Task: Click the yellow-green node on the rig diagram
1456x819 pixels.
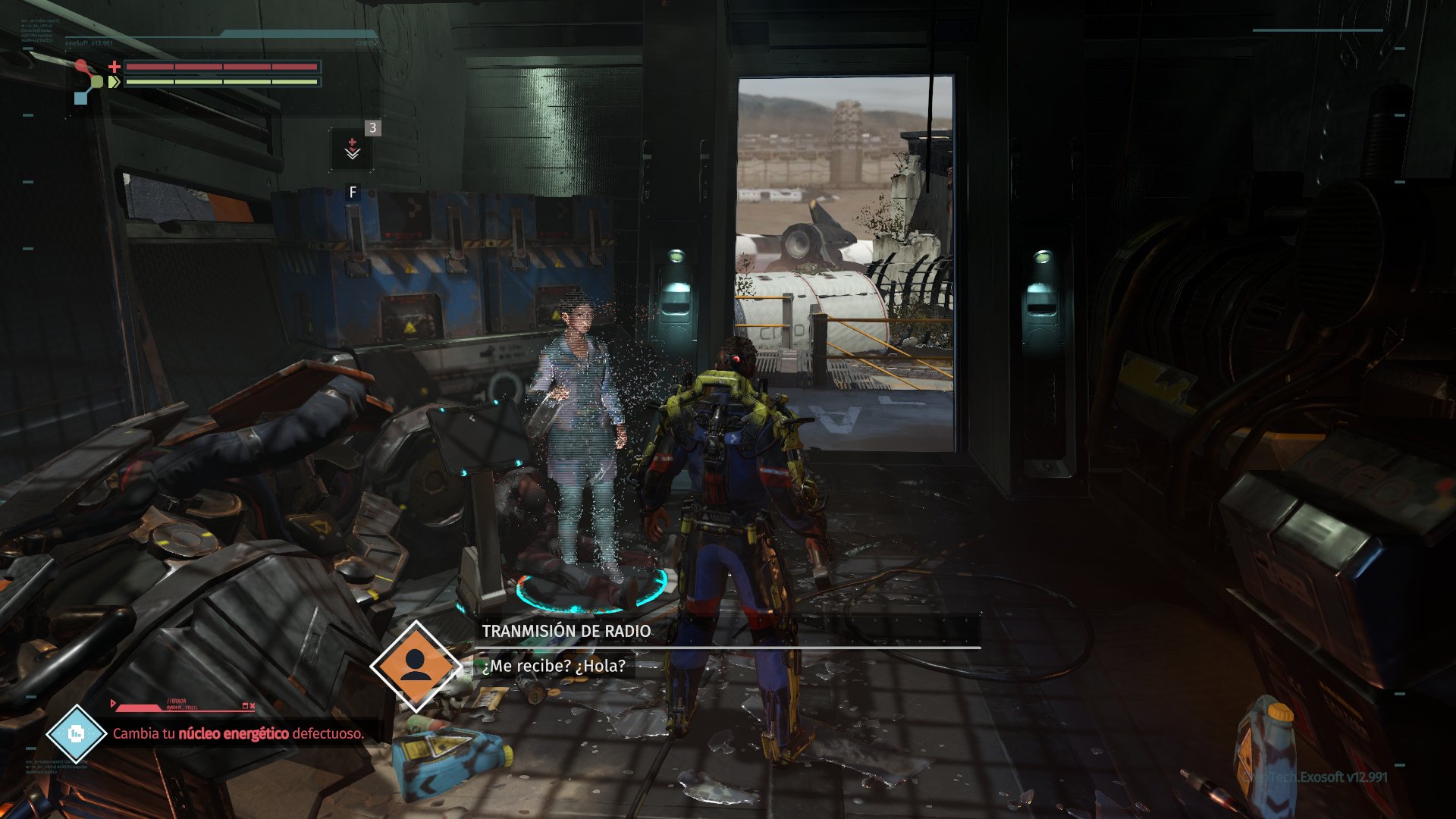Action: (97, 82)
